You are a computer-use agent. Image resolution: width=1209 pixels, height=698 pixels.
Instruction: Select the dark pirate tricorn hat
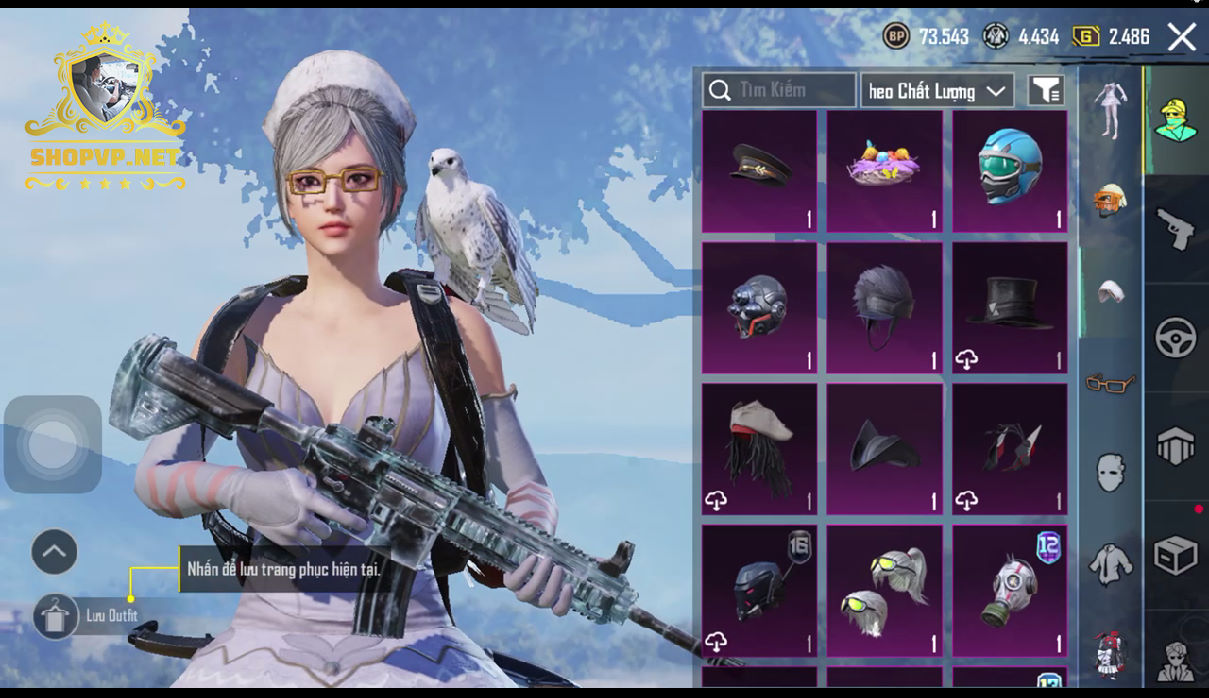click(885, 449)
